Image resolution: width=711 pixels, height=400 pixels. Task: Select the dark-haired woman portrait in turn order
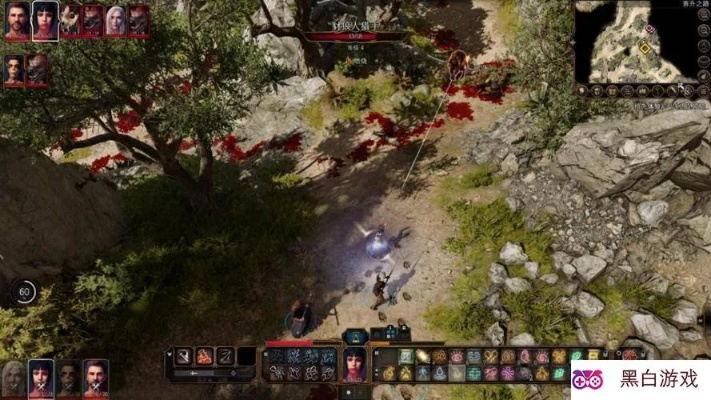(44, 20)
